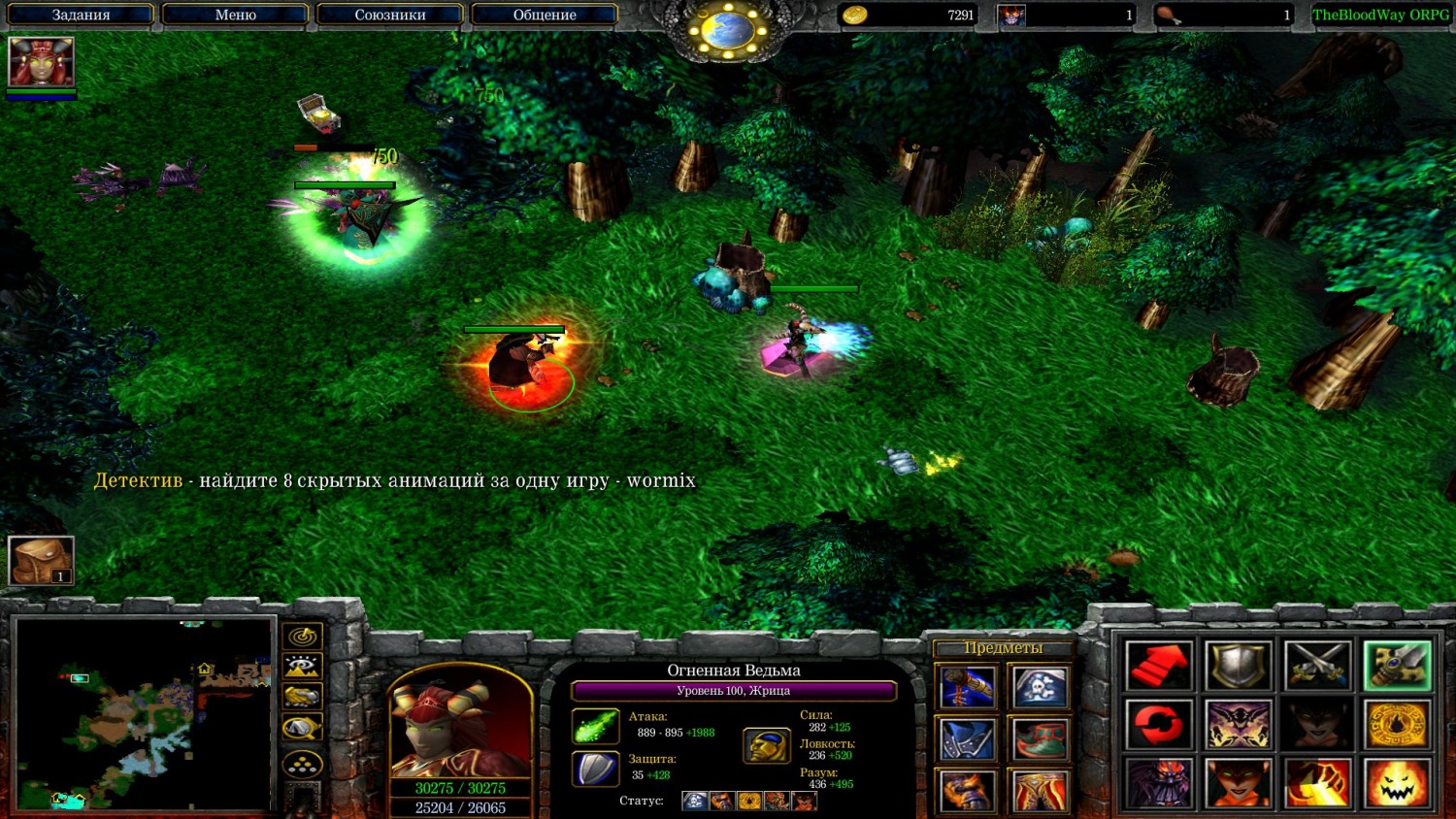1456x819 pixels.
Task: Open the Меню game menu
Action: pos(235,15)
